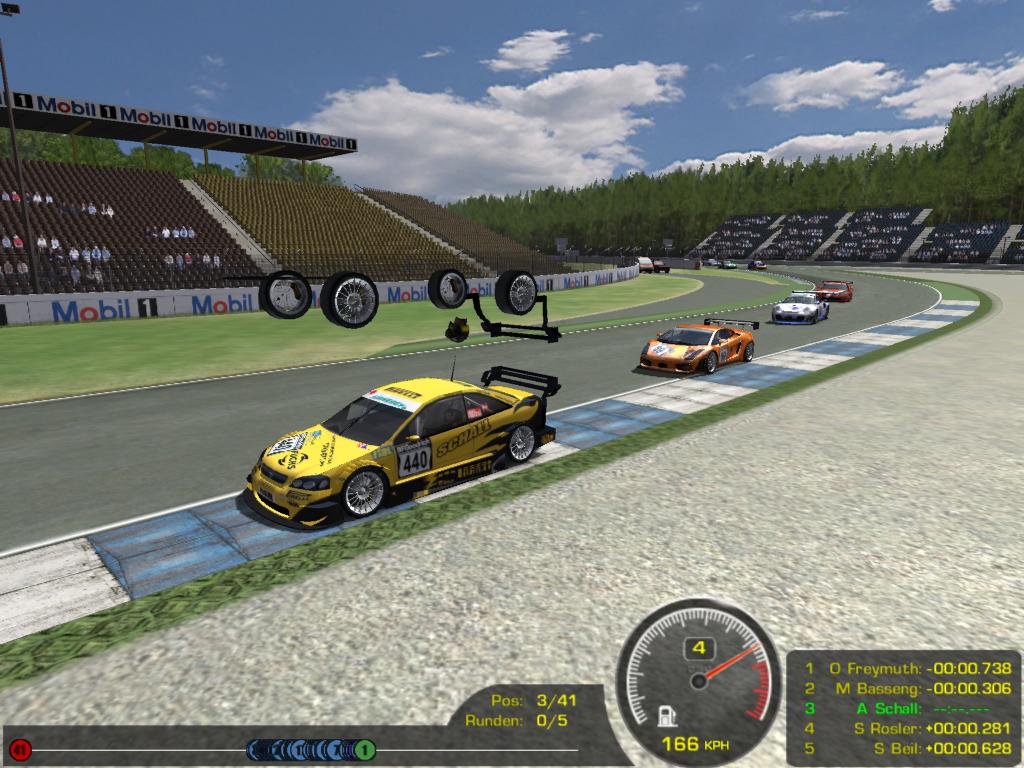Click the fuel pump icon on the speedometer
This screenshot has height=768, width=1024.
[x=662, y=716]
